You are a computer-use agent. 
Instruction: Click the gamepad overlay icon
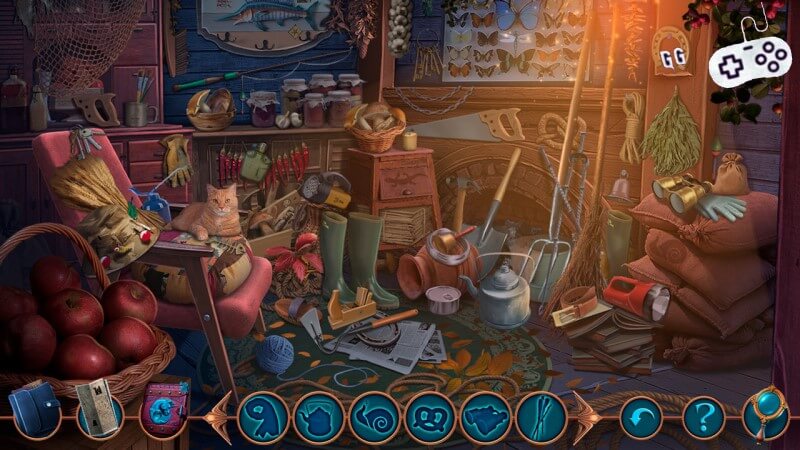coord(750,55)
